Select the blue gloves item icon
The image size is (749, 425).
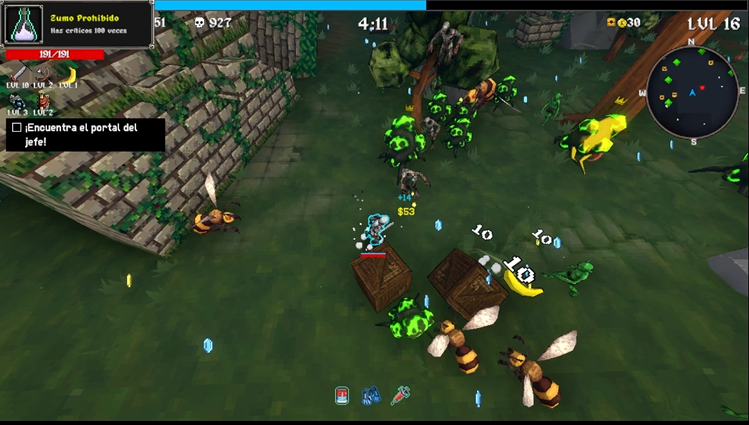click(x=371, y=395)
